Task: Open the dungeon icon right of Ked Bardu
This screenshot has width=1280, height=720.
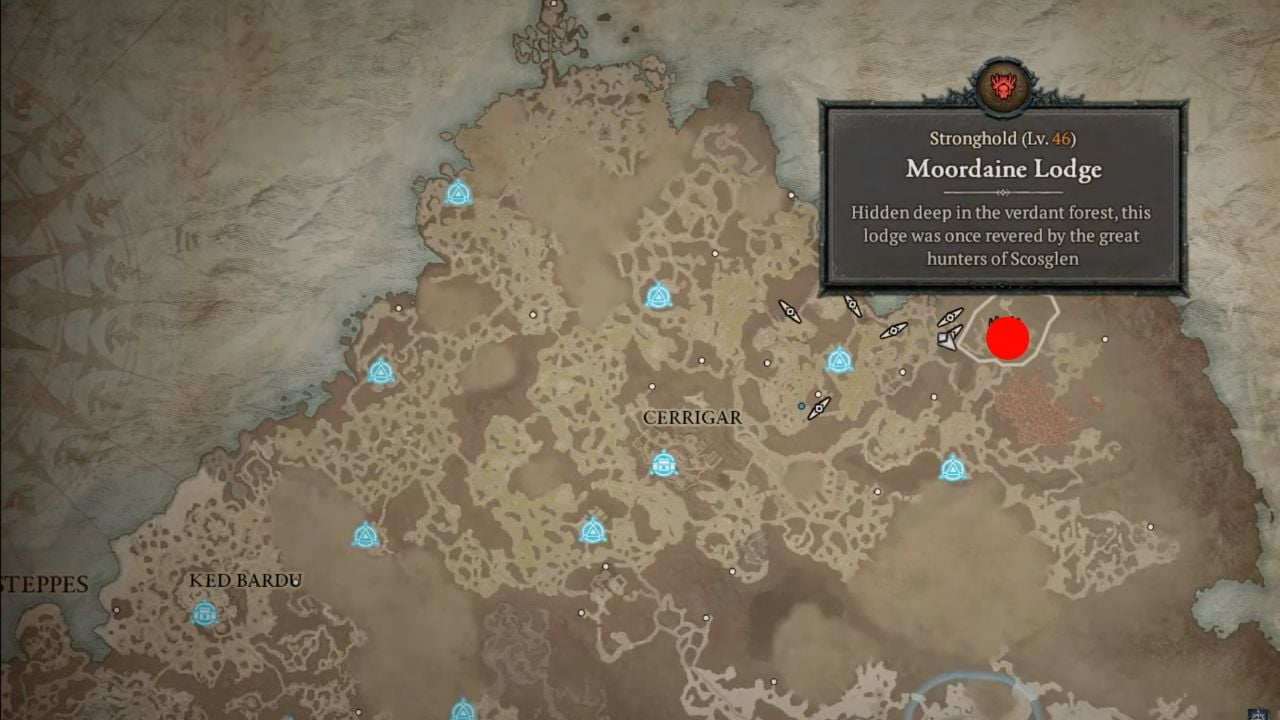Action: pos(365,537)
